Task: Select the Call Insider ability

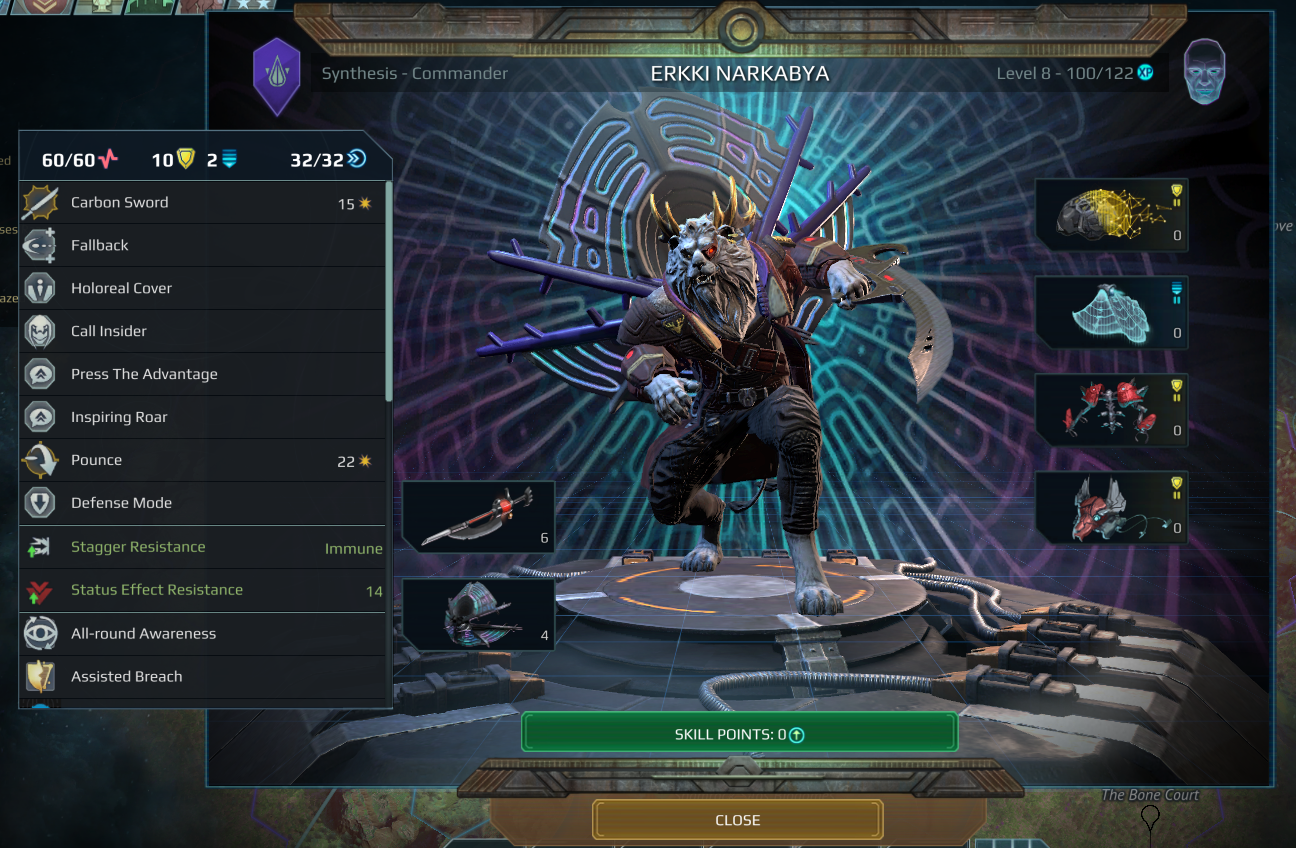Action: point(200,332)
